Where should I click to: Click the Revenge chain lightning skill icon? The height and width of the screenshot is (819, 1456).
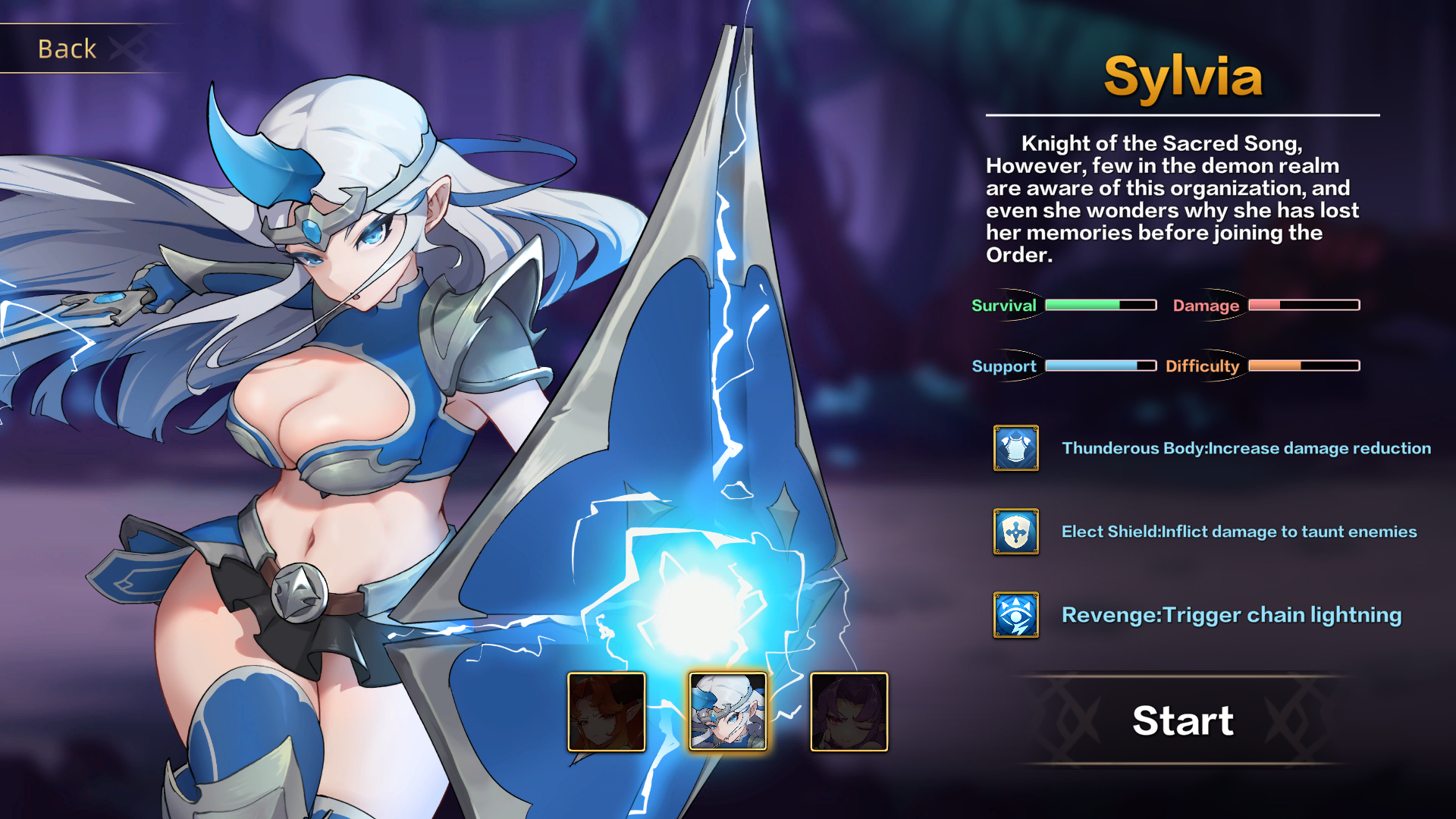coord(1016,615)
